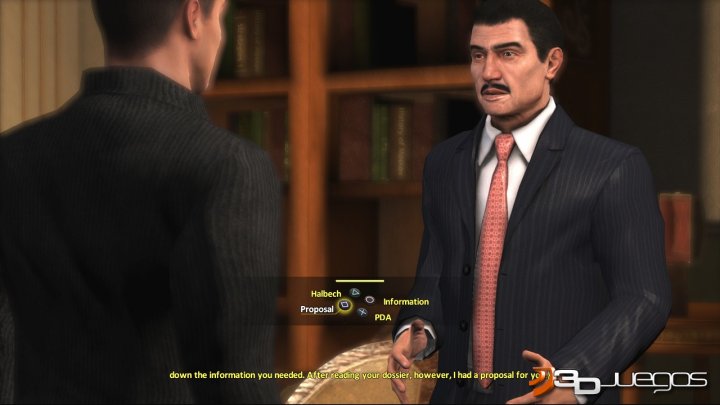Screen dimensions: 720x405
Task: Select the Proposal dialogue reply
Action: 318,309
